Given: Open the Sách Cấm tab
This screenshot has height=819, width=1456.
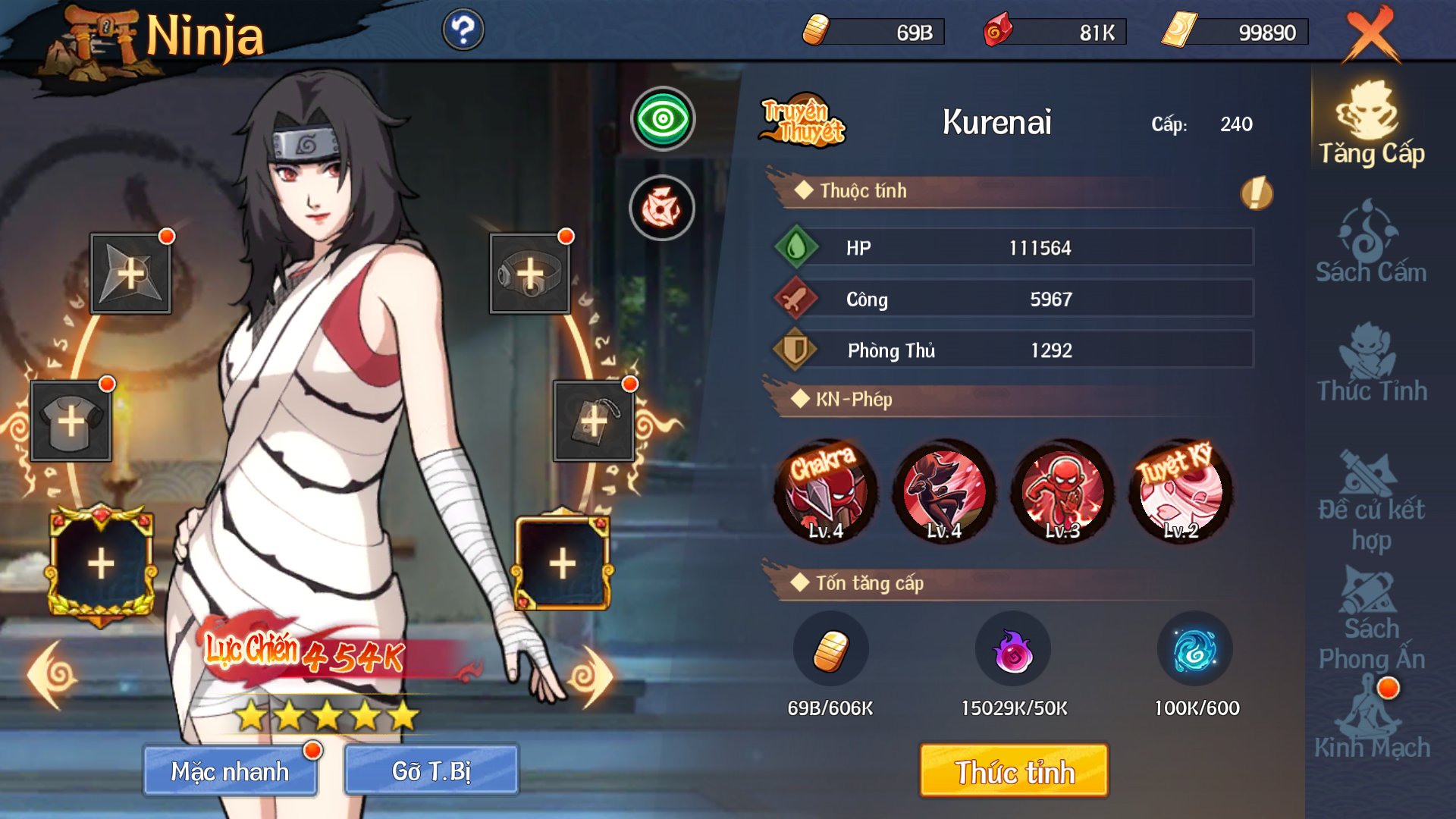Looking at the screenshot, I should [1371, 243].
